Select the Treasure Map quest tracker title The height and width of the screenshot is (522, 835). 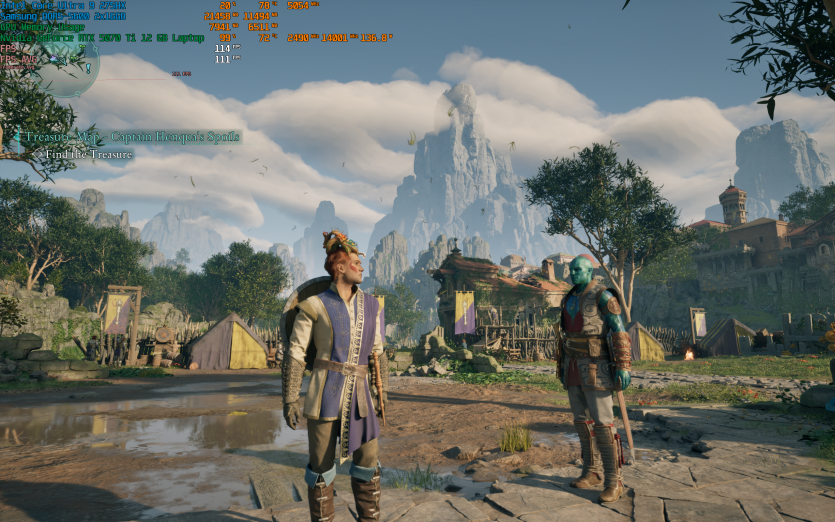(x=131, y=137)
